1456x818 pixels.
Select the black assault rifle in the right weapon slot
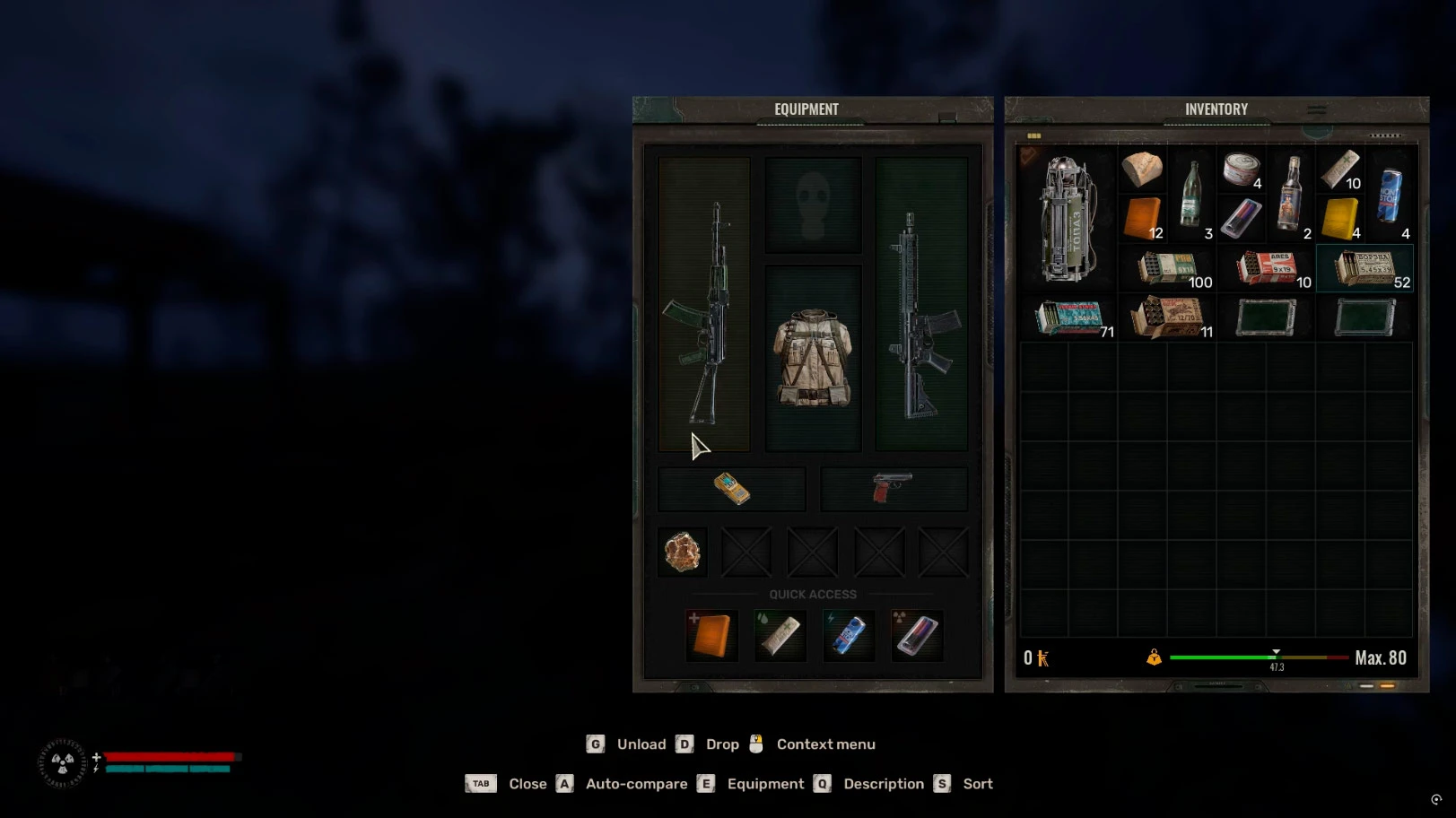tap(920, 305)
